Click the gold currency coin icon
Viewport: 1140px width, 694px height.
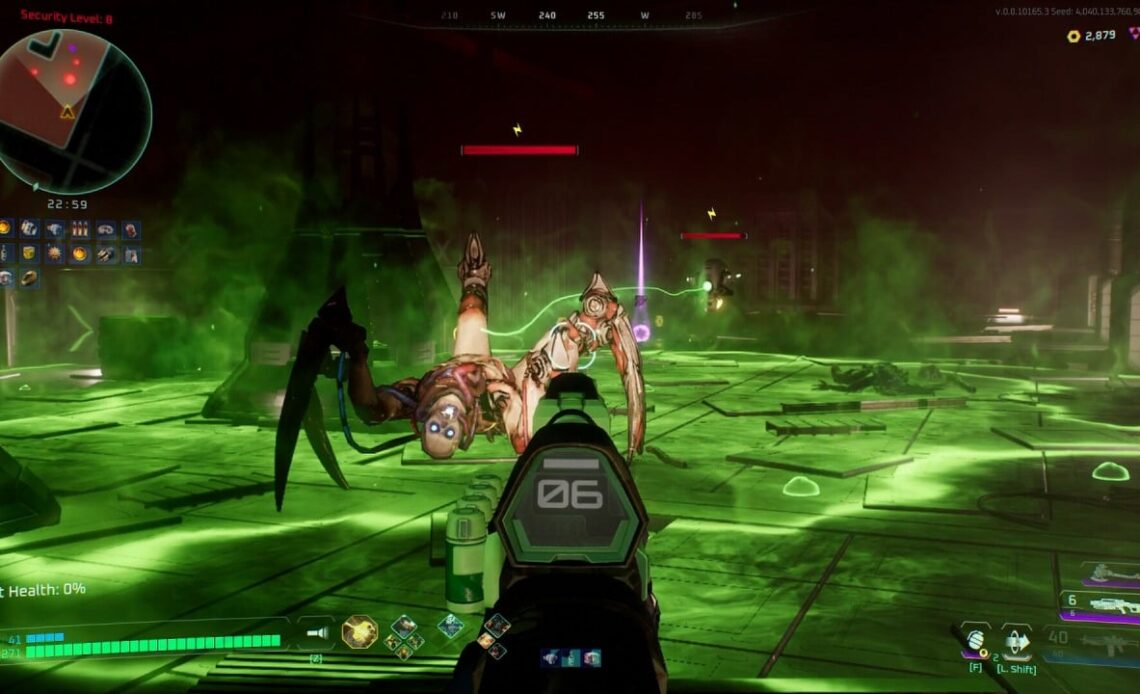point(1073,36)
